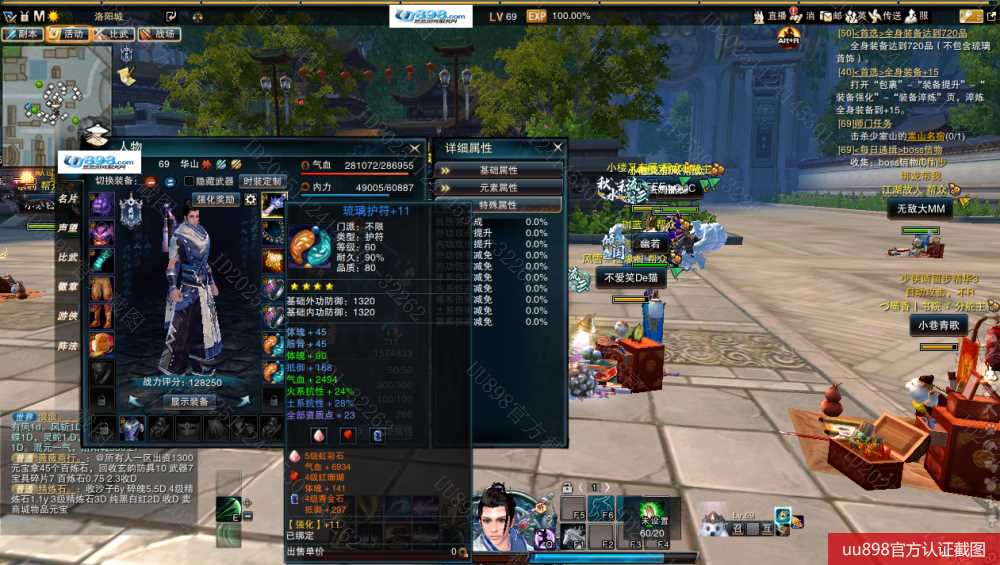Open the 副本 dungeon menu
The height and width of the screenshot is (565, 1000).
[23, 33]
